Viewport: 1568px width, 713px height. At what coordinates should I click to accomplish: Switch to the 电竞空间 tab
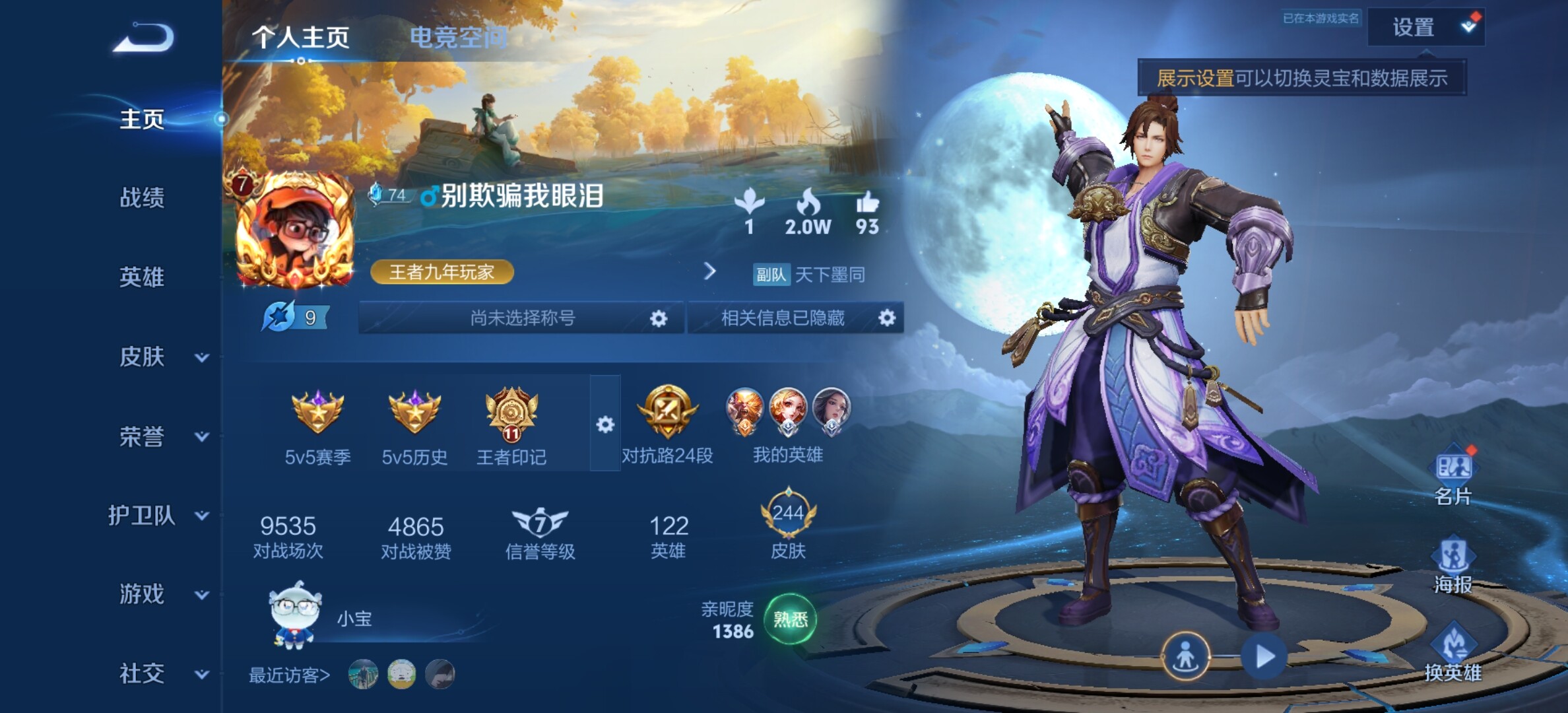coord(458,37)
